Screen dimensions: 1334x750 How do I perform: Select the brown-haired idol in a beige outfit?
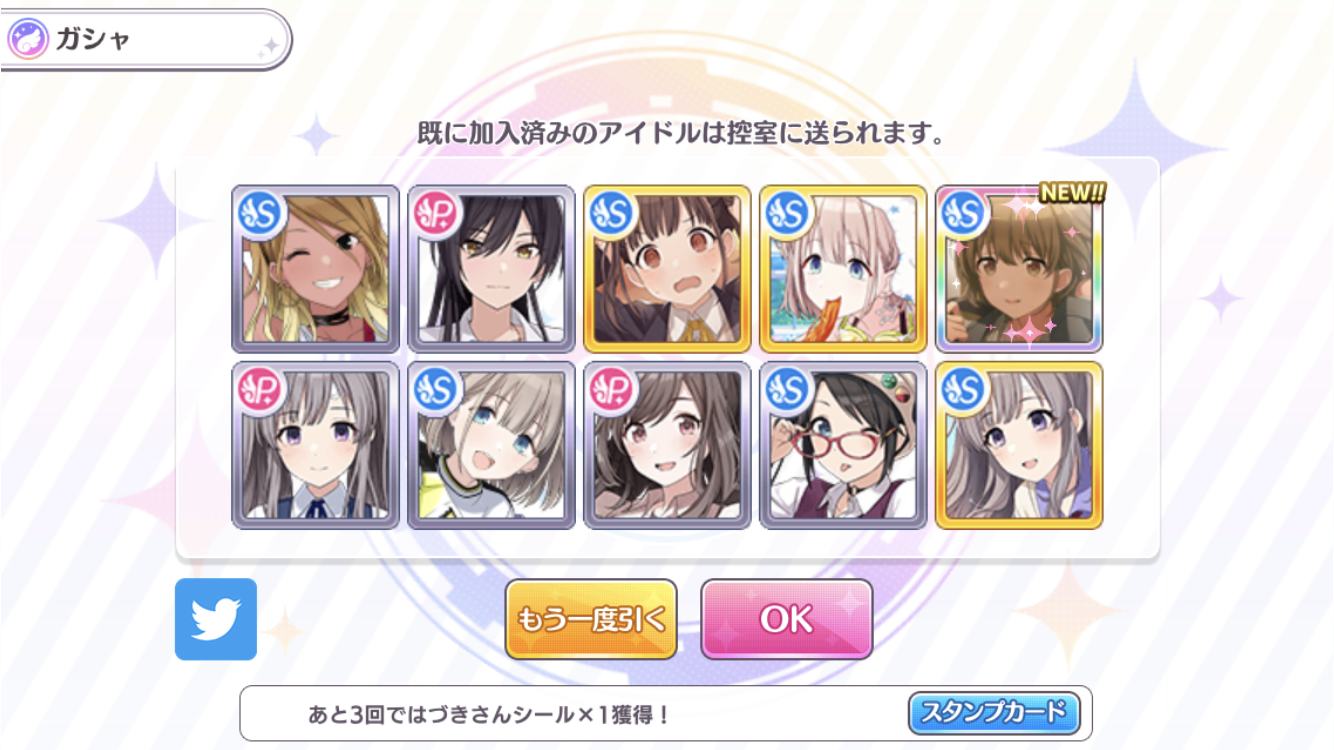coord(668,445)
